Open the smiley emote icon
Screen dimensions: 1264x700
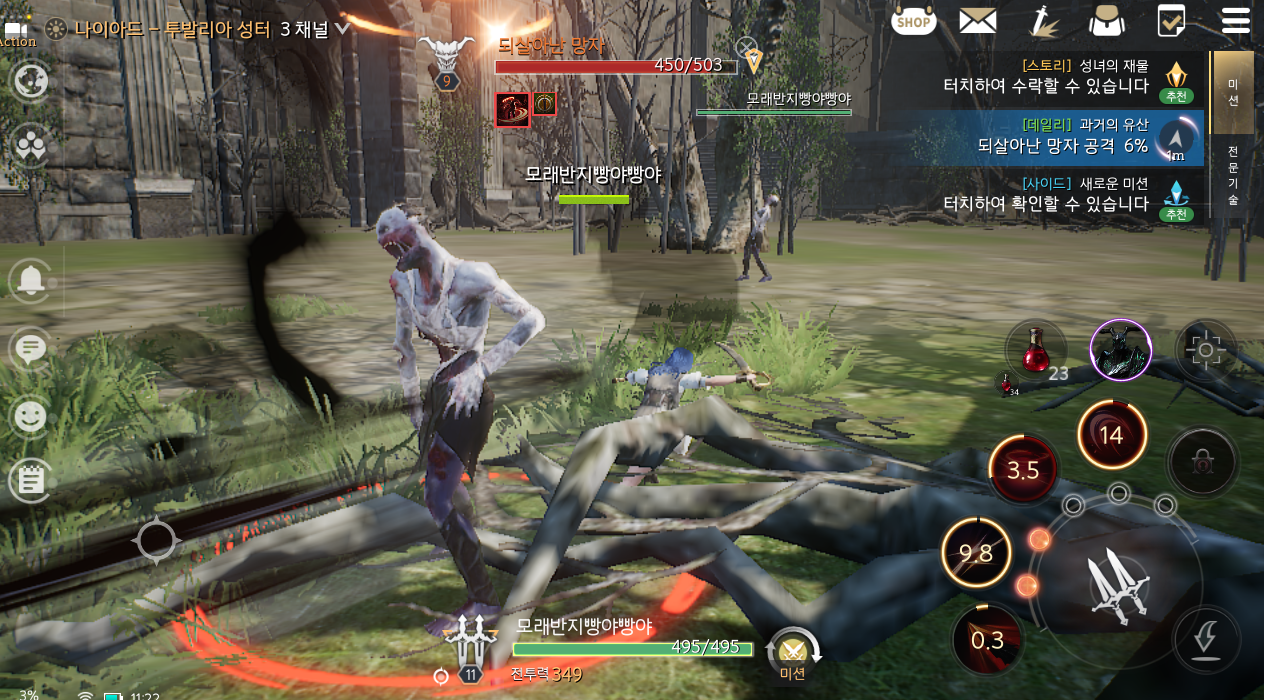click(31, 415)
